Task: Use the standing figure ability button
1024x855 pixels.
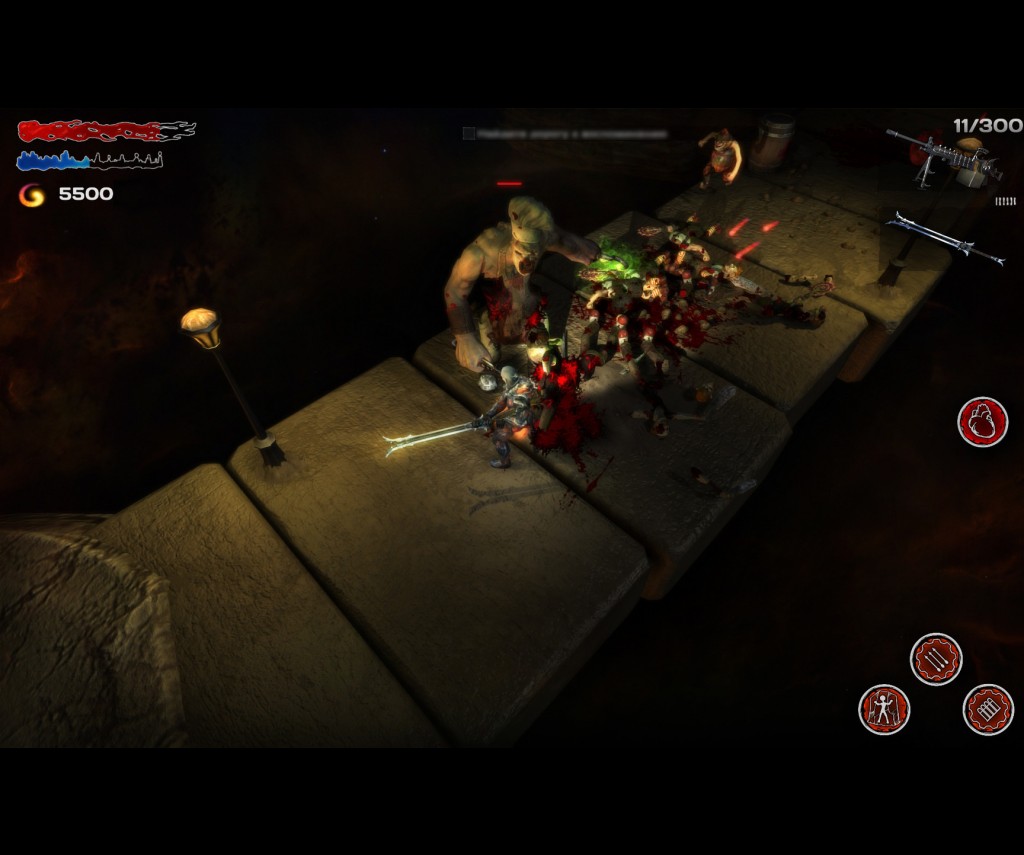Action: pyautogui.click(x=884, y=709)
